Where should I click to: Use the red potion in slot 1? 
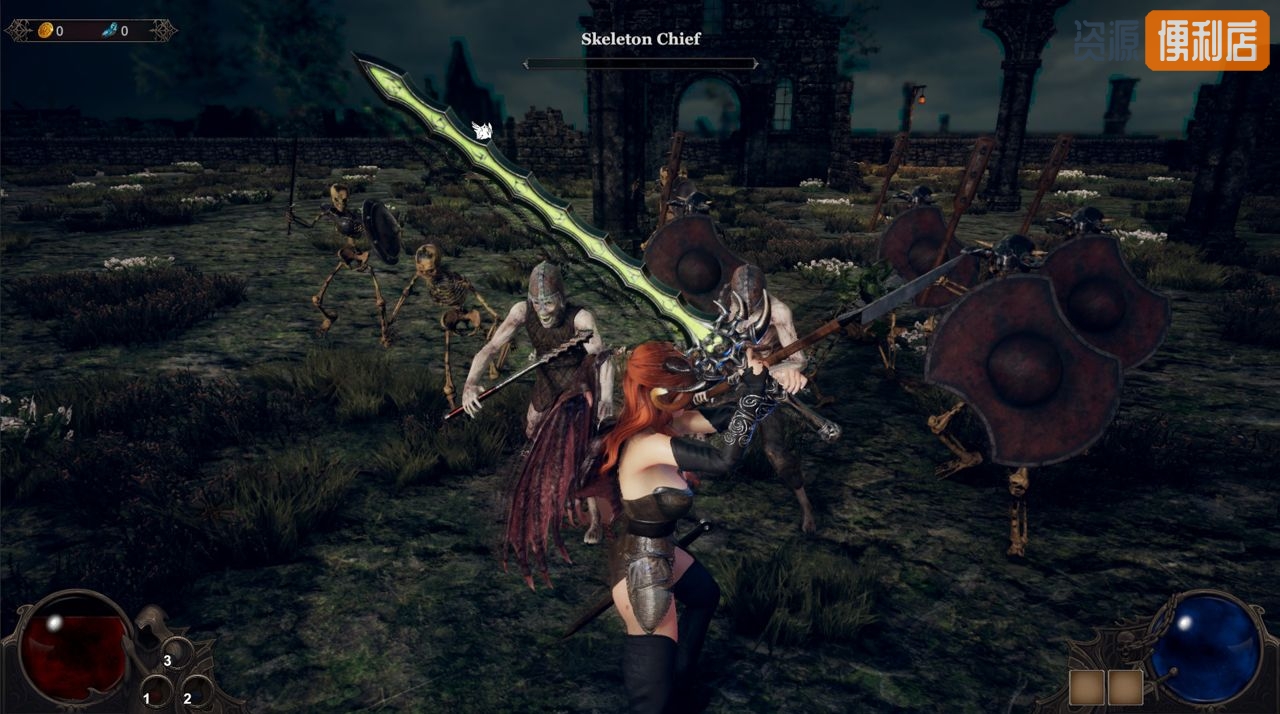tap(155, 691)
